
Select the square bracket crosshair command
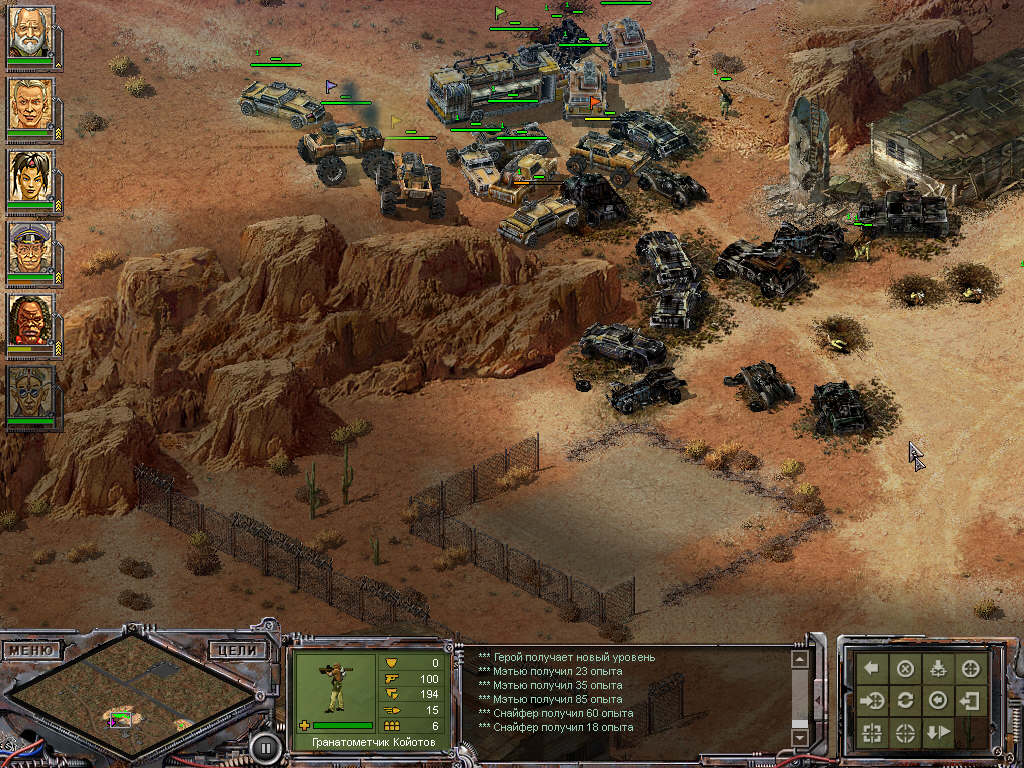pos(872,732)
